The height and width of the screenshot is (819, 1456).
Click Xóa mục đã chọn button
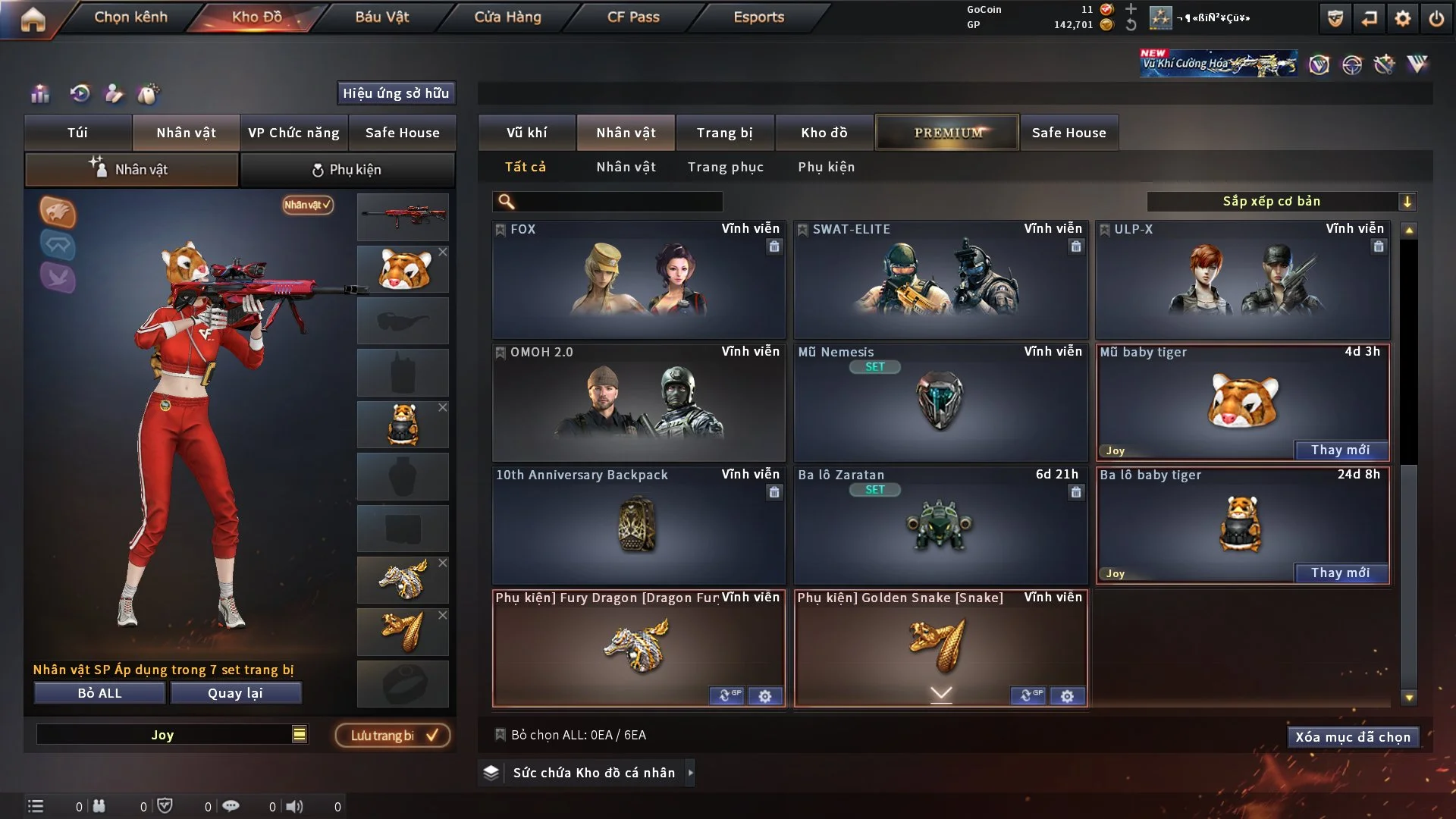coord(1352,737)
